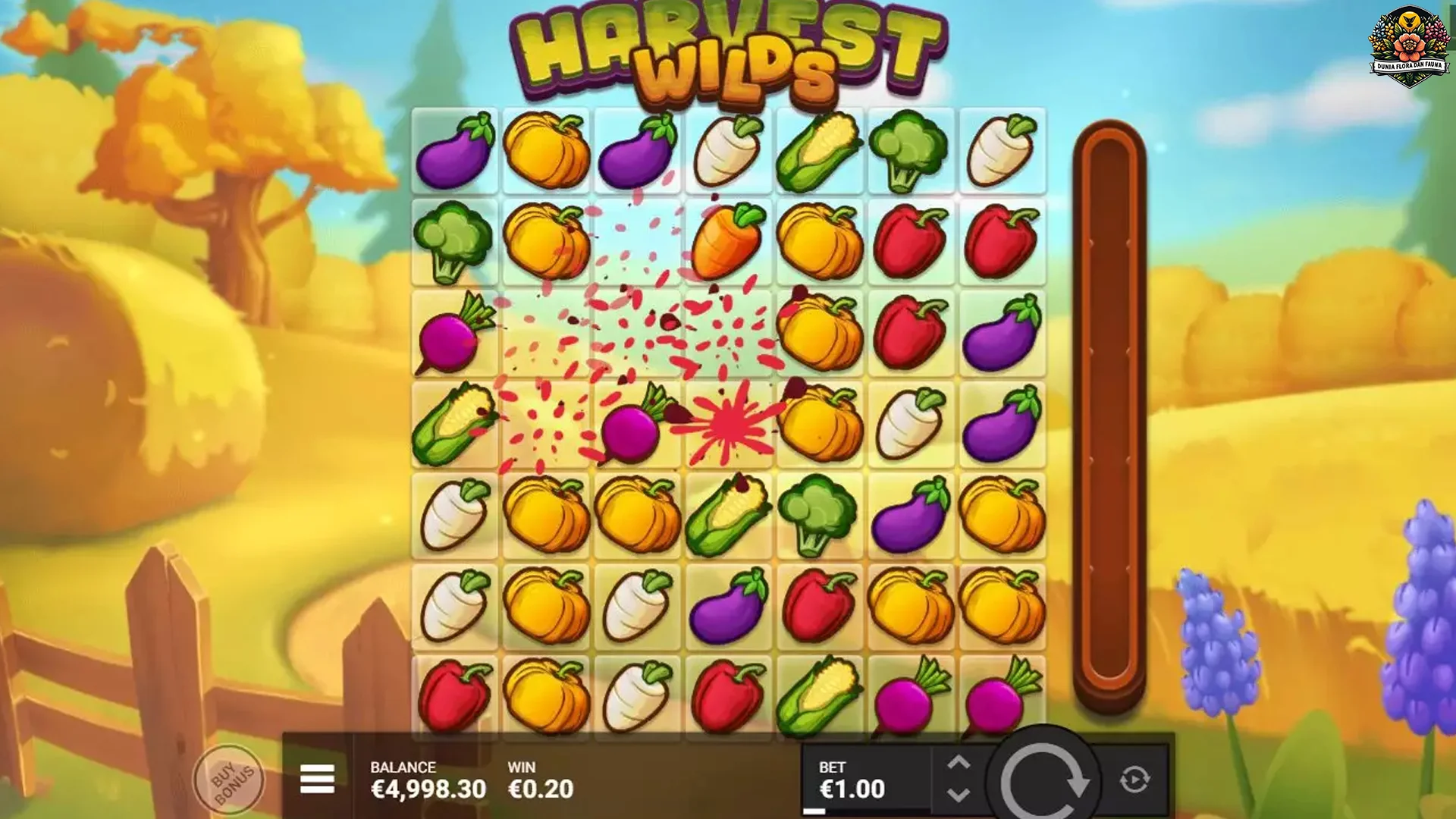Viewport: 1456px width, 819px height.
Task: Open the hamburger game menu
Action: [x=319, y=777]
